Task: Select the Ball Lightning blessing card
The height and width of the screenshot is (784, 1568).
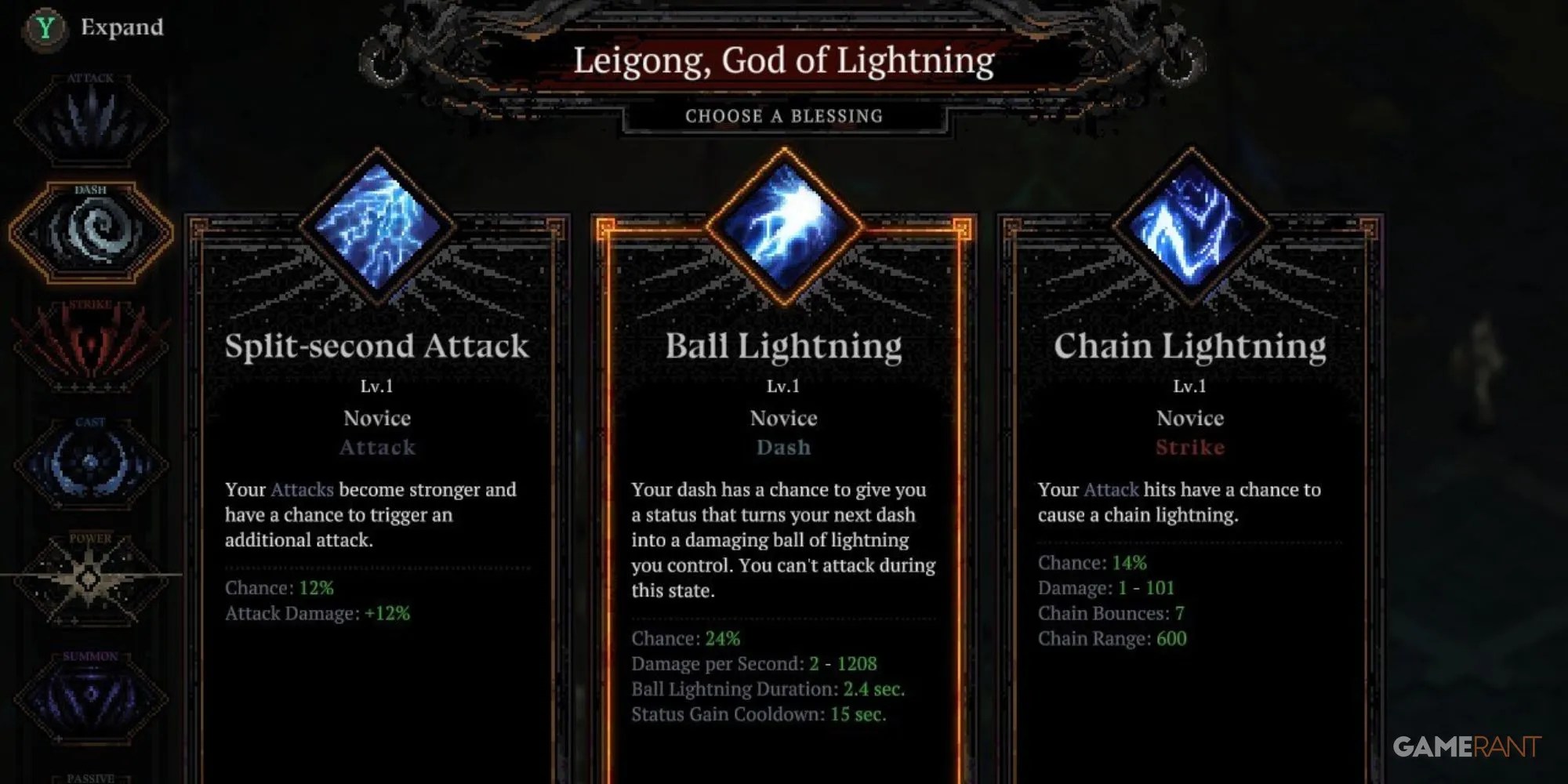Action: click(784, 510)
